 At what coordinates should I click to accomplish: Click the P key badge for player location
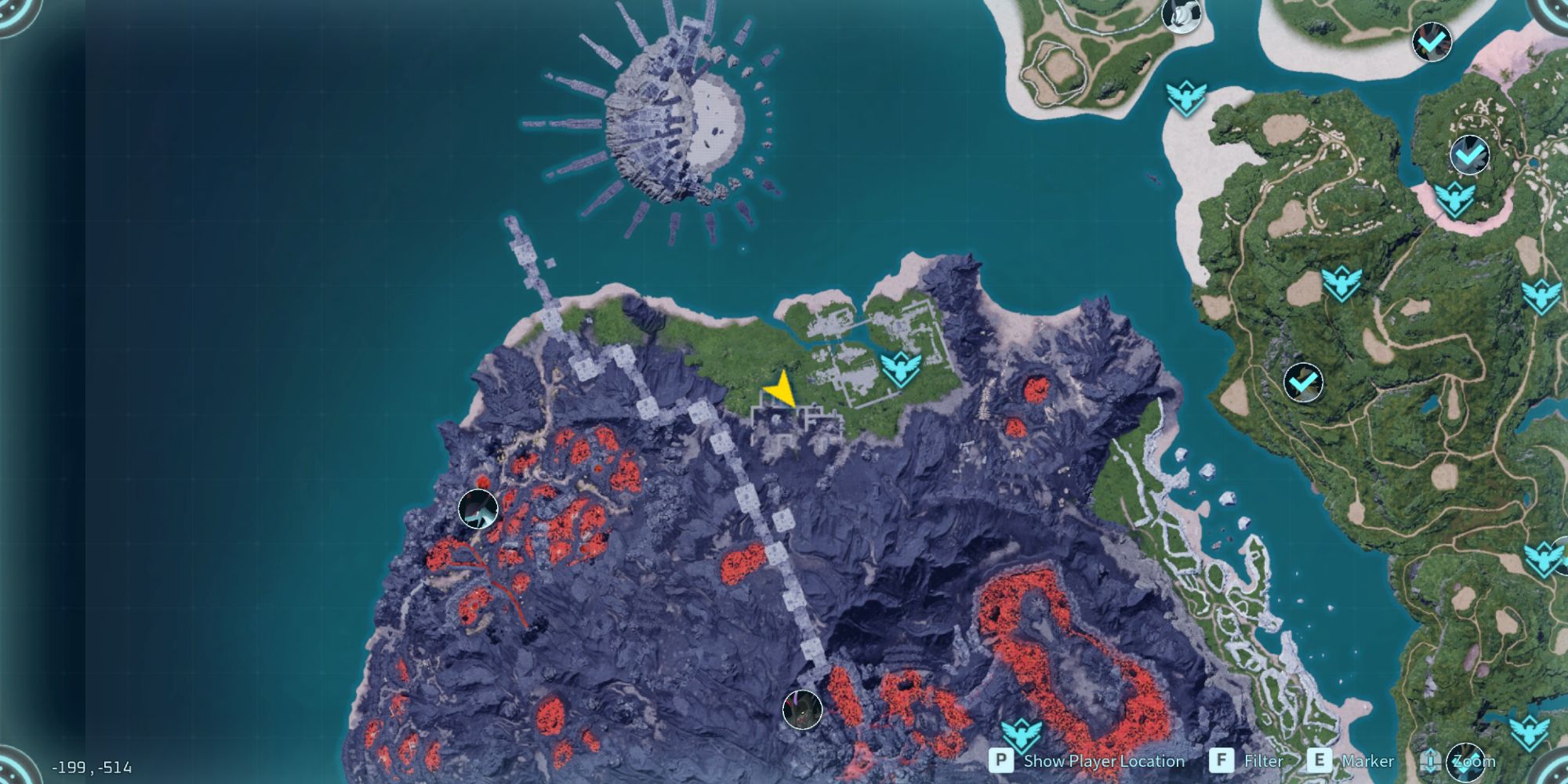click(x=1002, y=760)
